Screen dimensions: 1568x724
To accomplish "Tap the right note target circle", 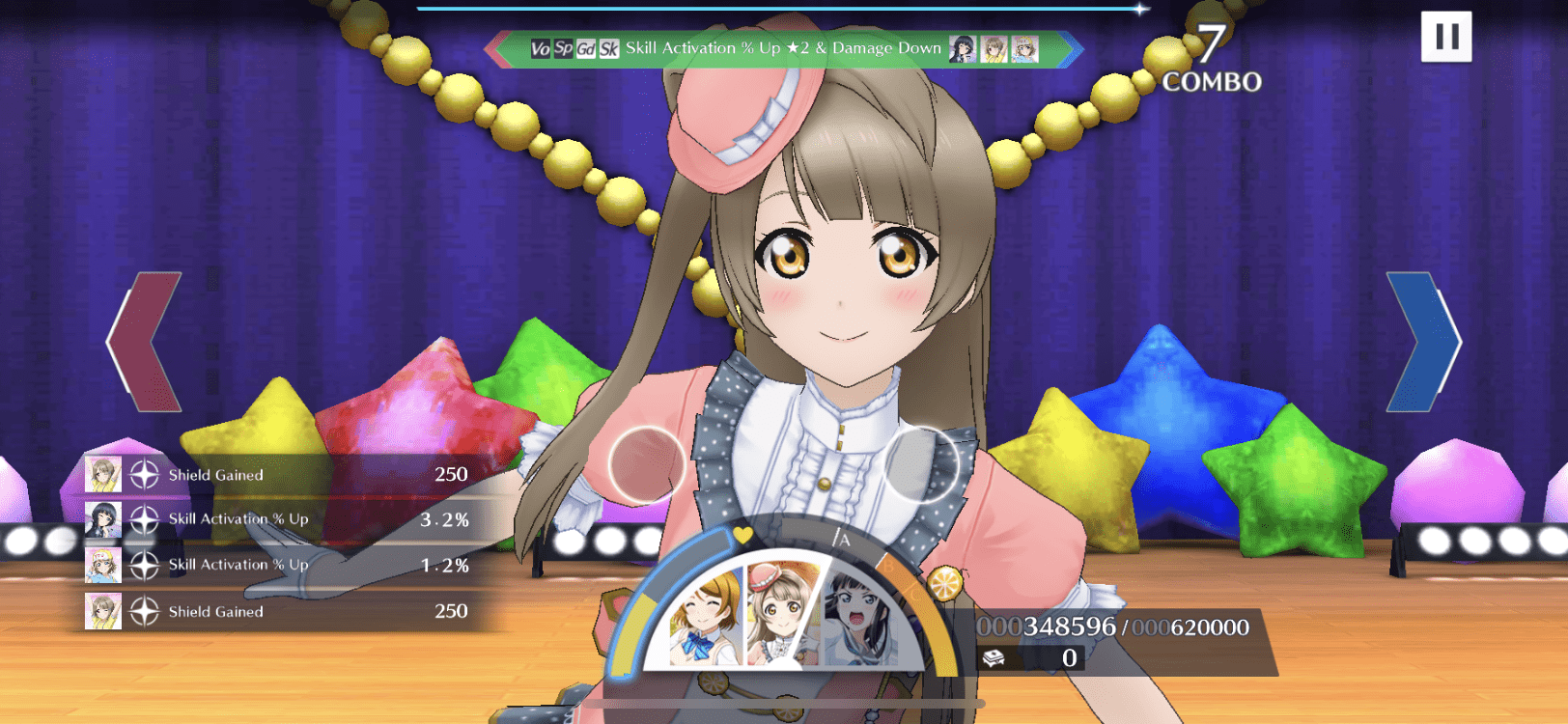I will tap(921, 465).
